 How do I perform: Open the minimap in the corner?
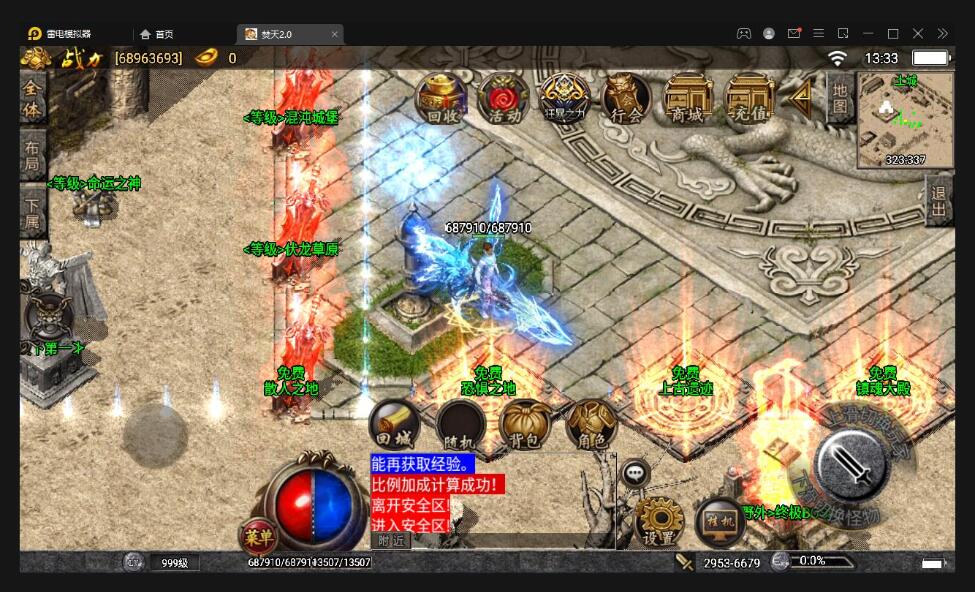pyautogui.click(x=905, y=120)
